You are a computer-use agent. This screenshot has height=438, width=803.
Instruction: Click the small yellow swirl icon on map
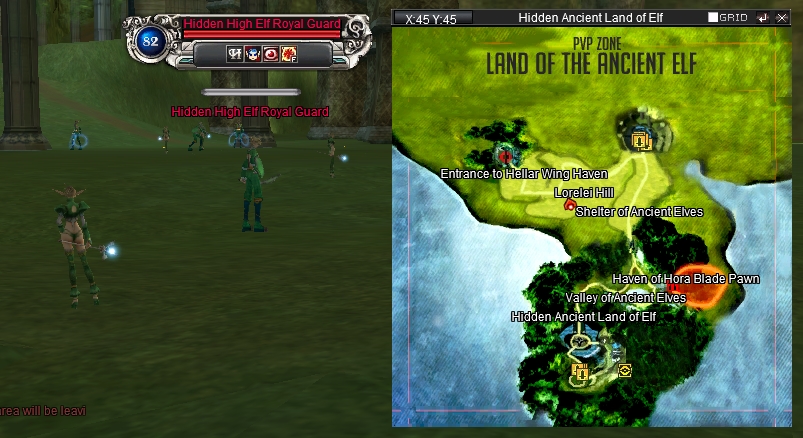click(x=625, y=370)
